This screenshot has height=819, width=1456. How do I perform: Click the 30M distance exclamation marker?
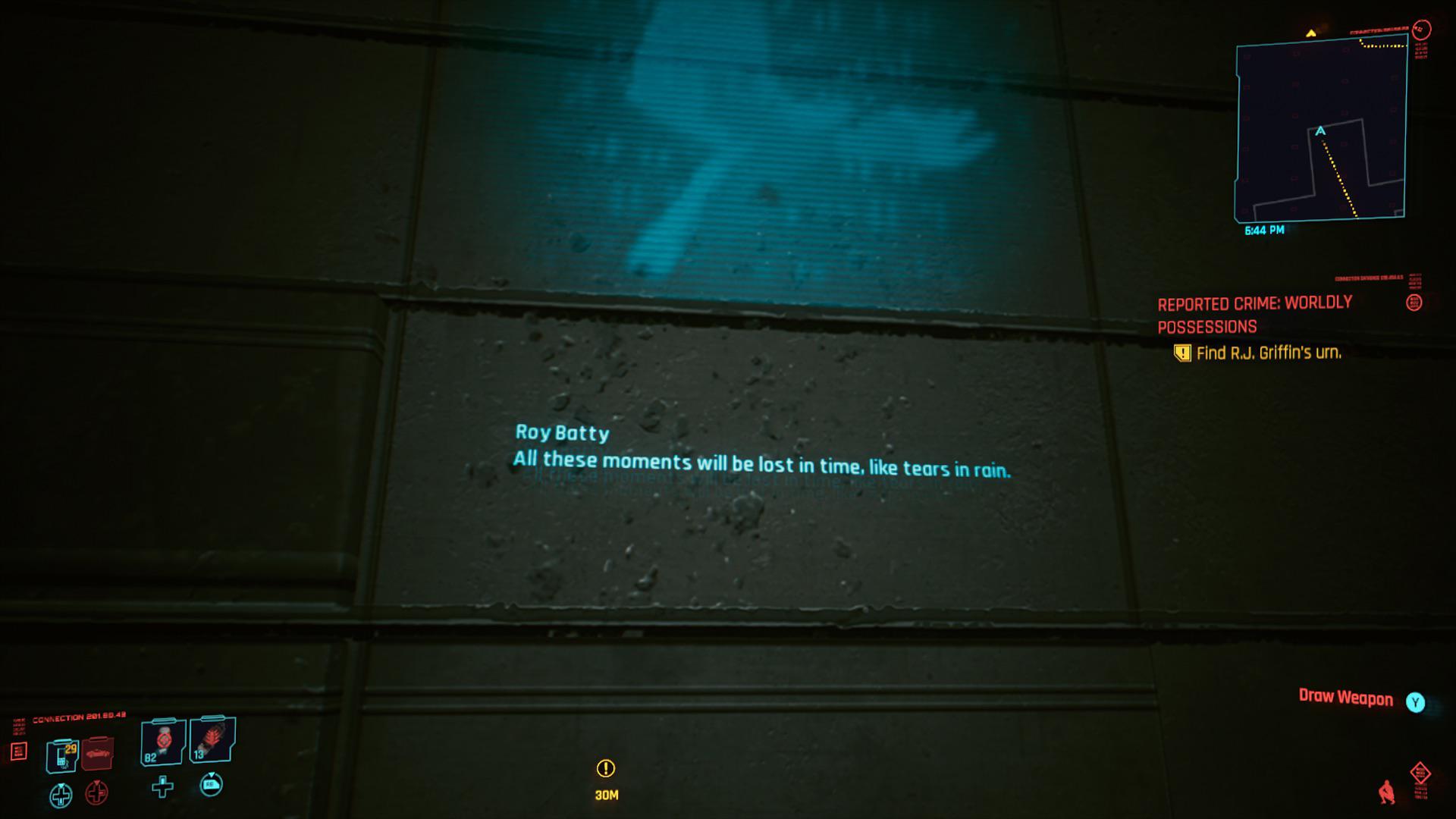(606, 770)
